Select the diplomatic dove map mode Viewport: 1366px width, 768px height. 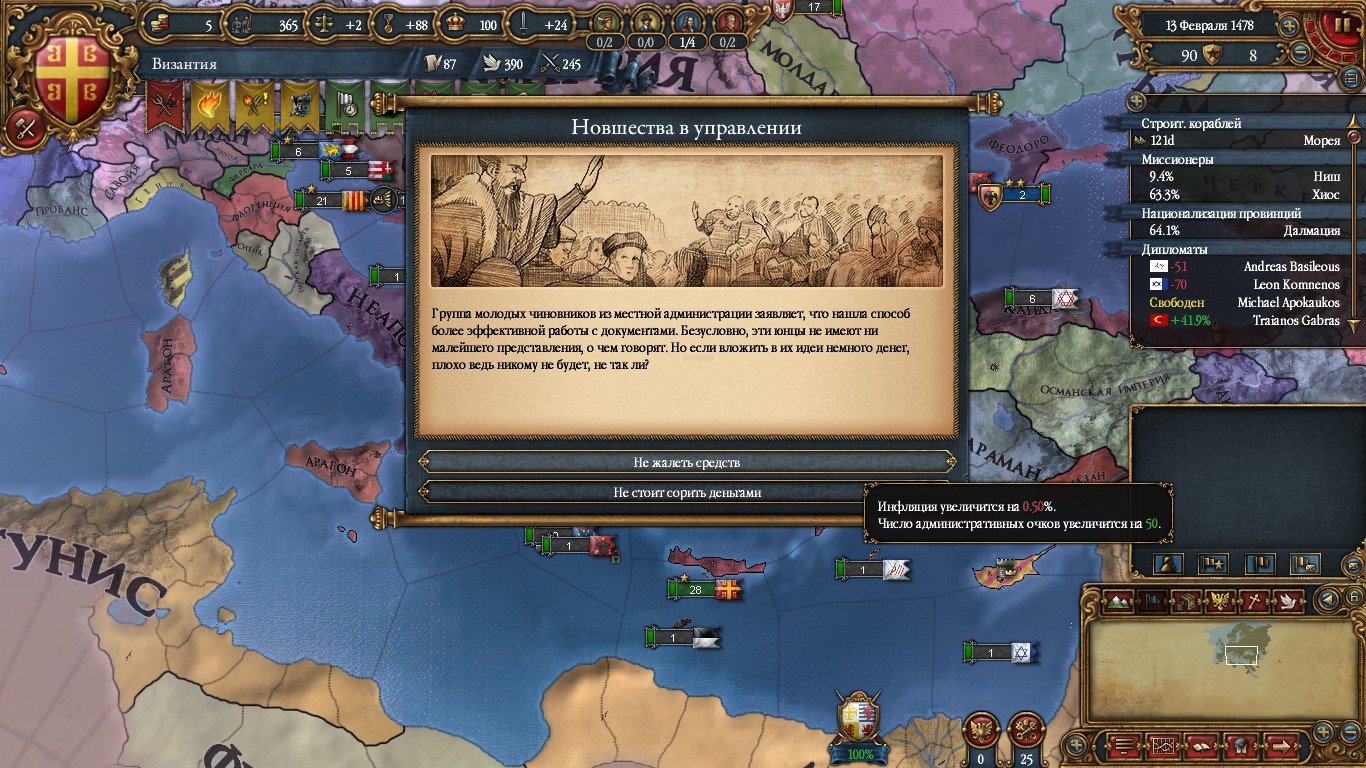click(x=1290, y=600)
